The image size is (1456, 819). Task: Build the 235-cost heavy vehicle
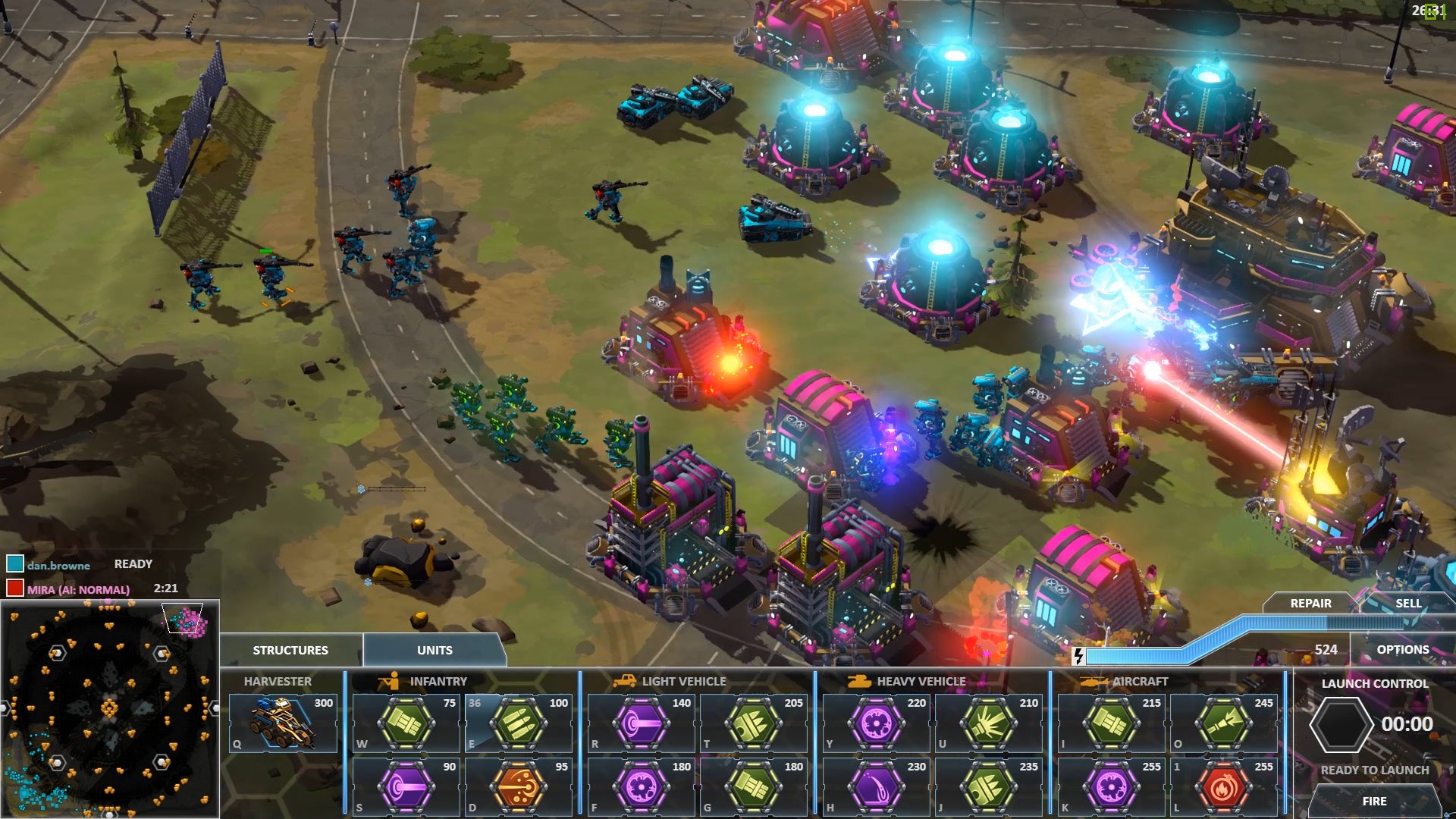coord(989,787)
